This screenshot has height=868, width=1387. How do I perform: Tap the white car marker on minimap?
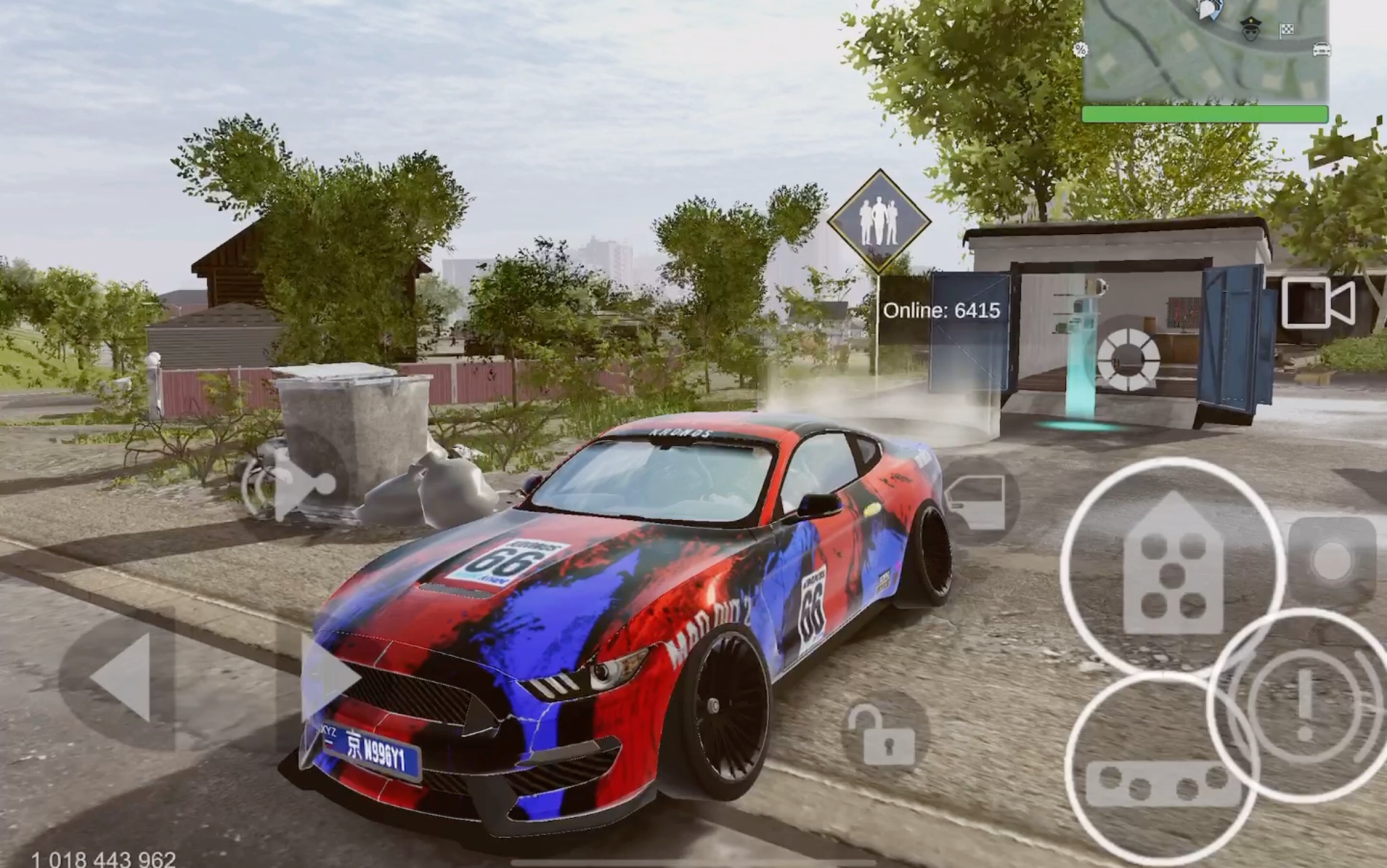tap(1321, 49)
